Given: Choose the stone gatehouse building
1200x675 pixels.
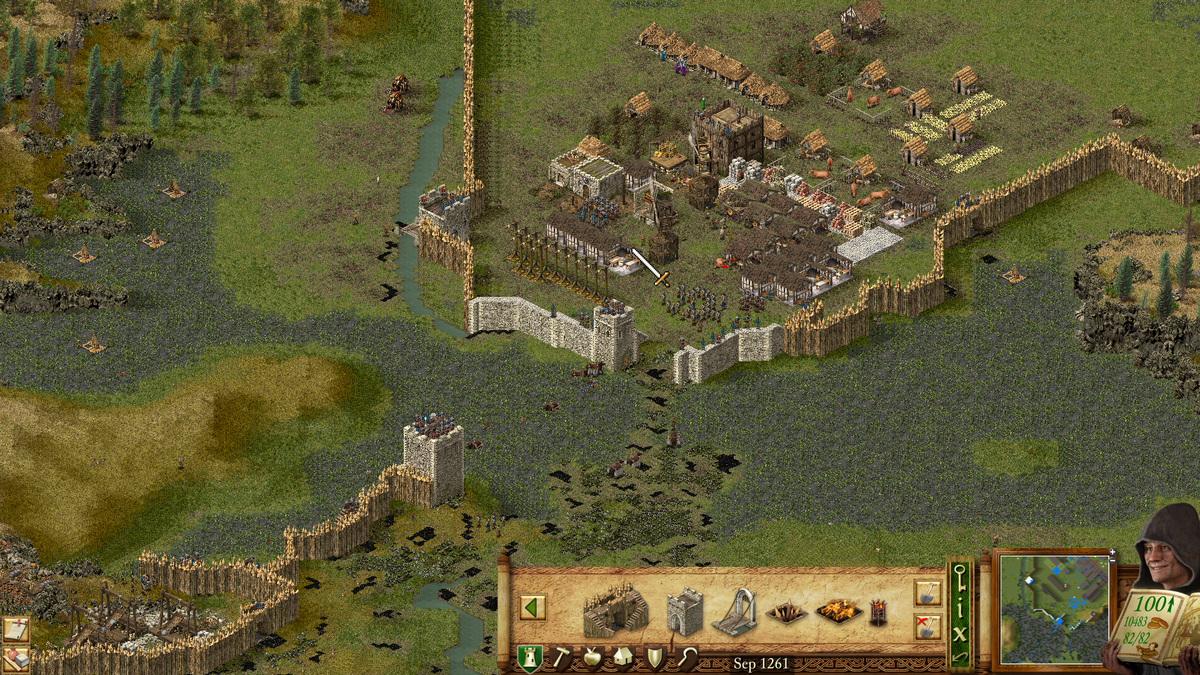Looking at the screenshot, I should point(685,610).
